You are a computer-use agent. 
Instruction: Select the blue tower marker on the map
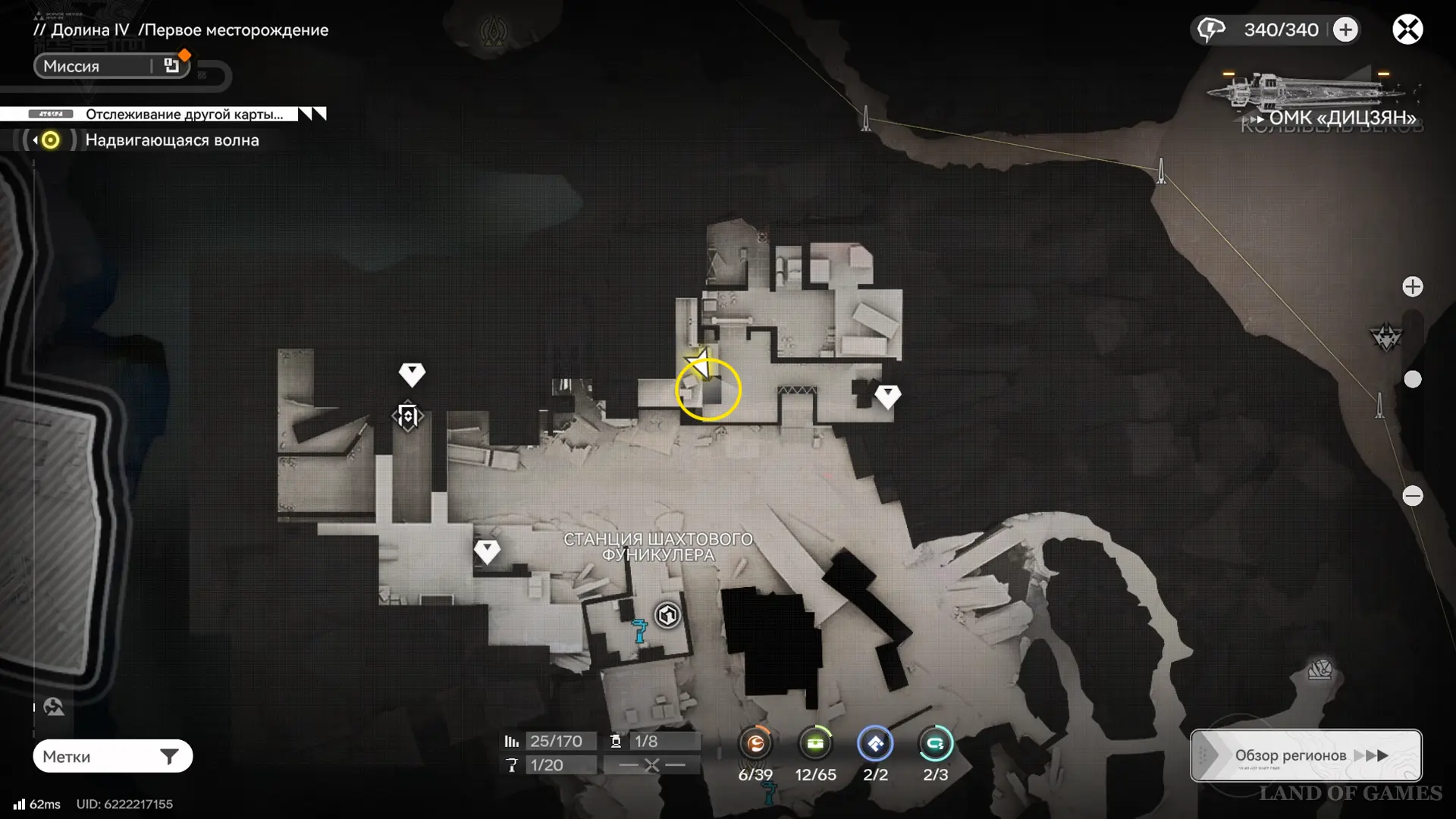[x=640, y=631]
